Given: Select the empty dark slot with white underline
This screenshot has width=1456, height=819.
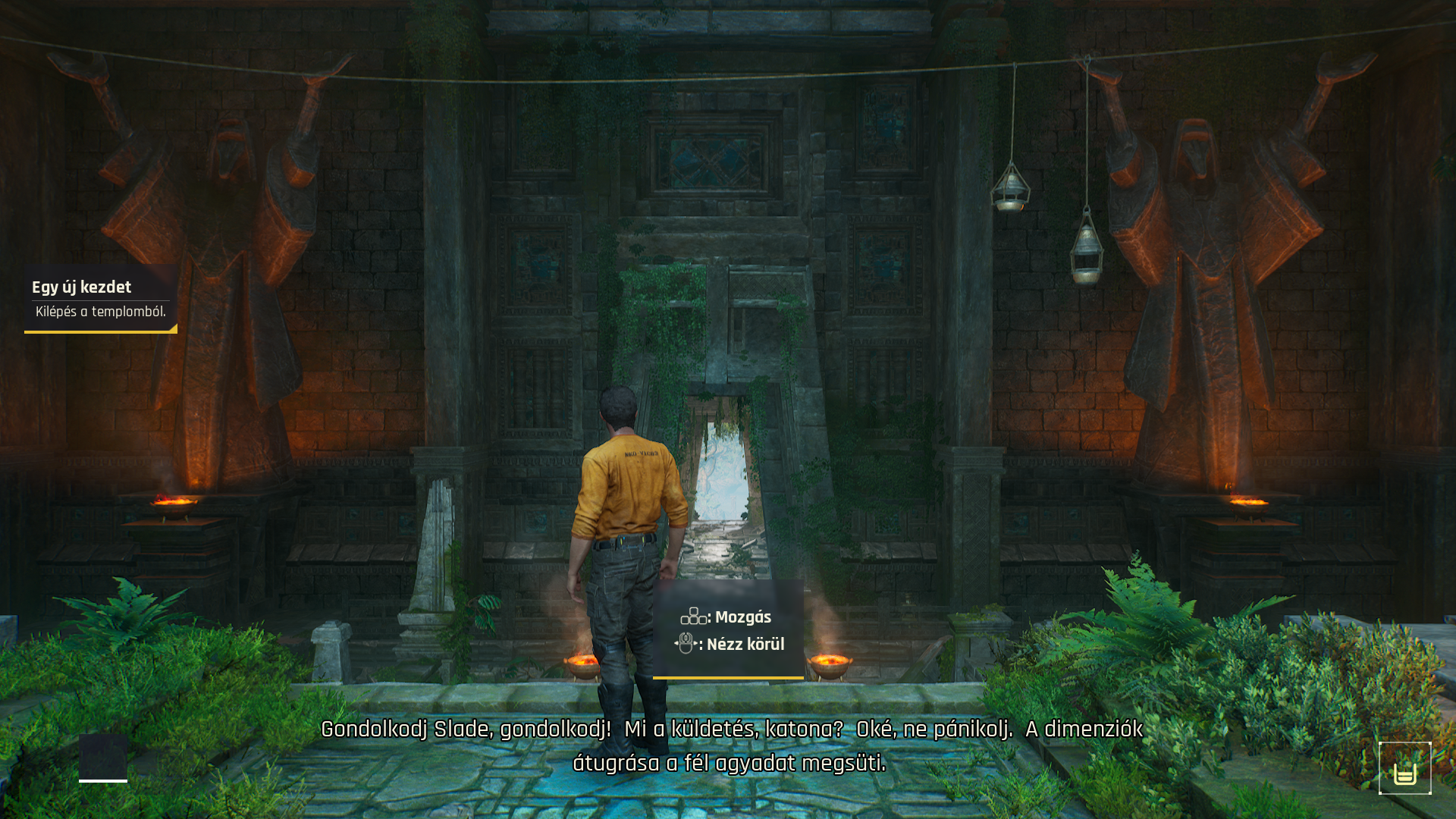Looking at the screenshot, I should 103,757.
